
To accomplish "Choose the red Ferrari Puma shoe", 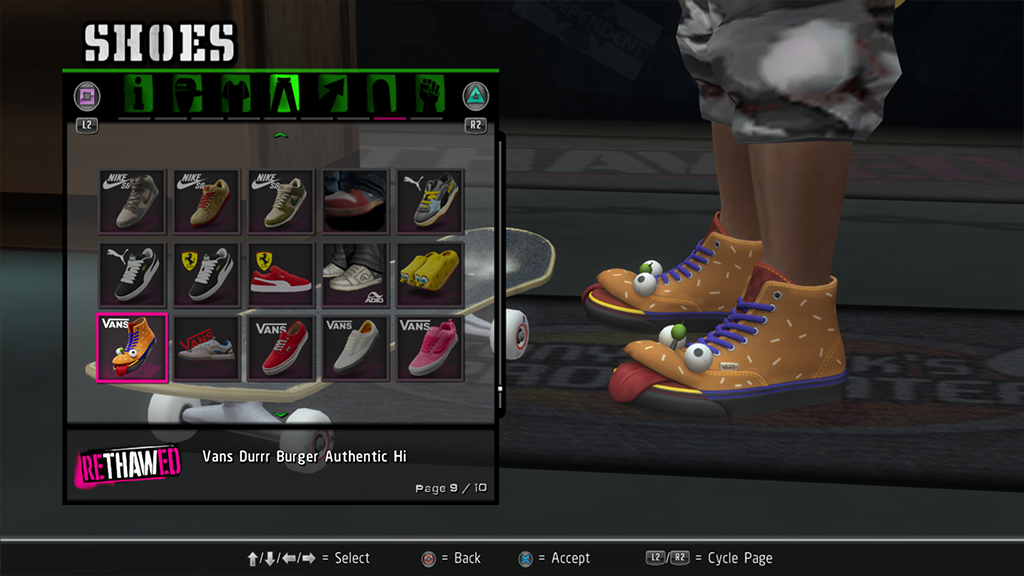I will click(x=281, y=273).
